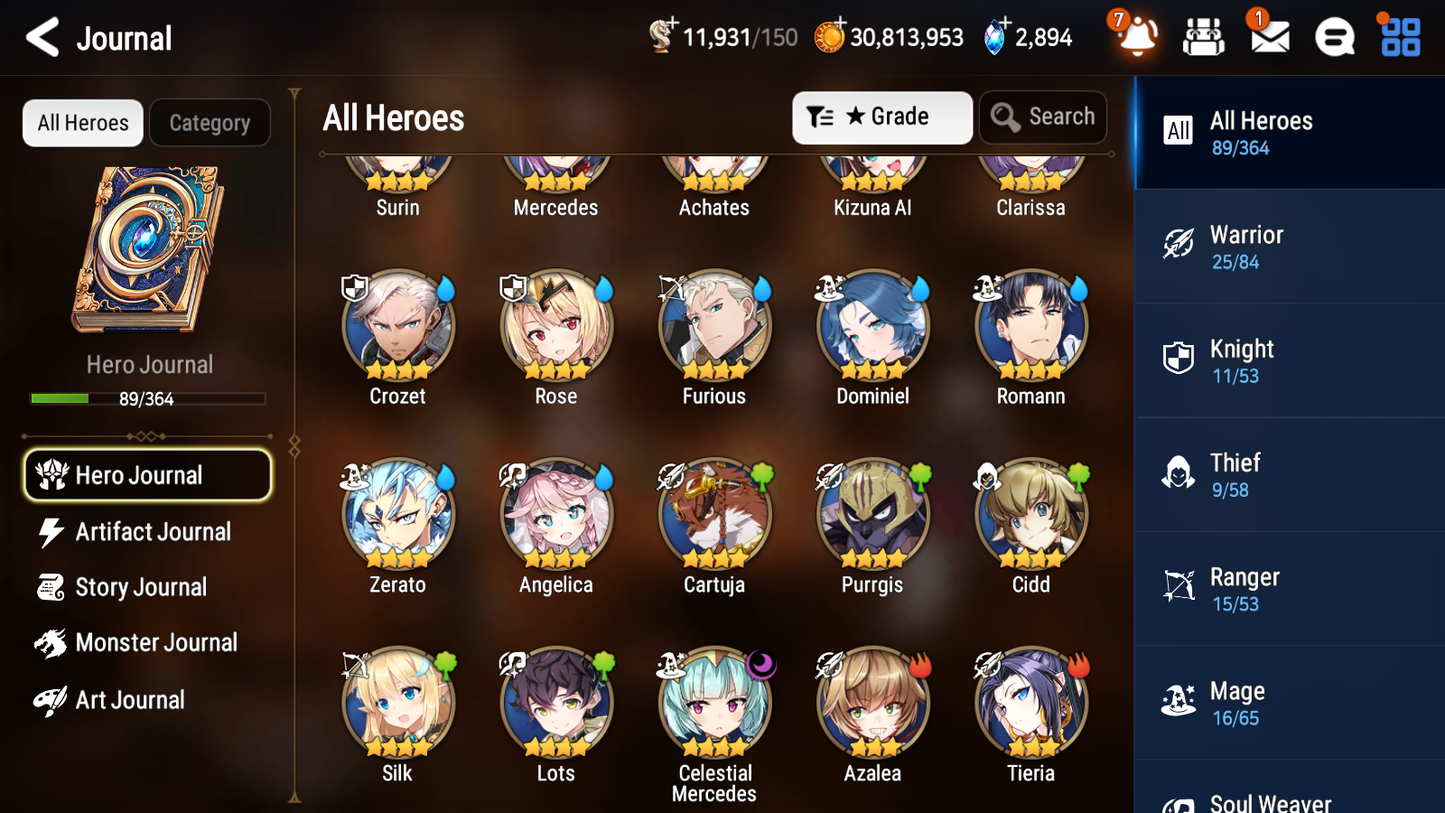This screenshot has width=1445, height=813.
Task: Open the Grade filter dropdown
Action: coord(882,117)
